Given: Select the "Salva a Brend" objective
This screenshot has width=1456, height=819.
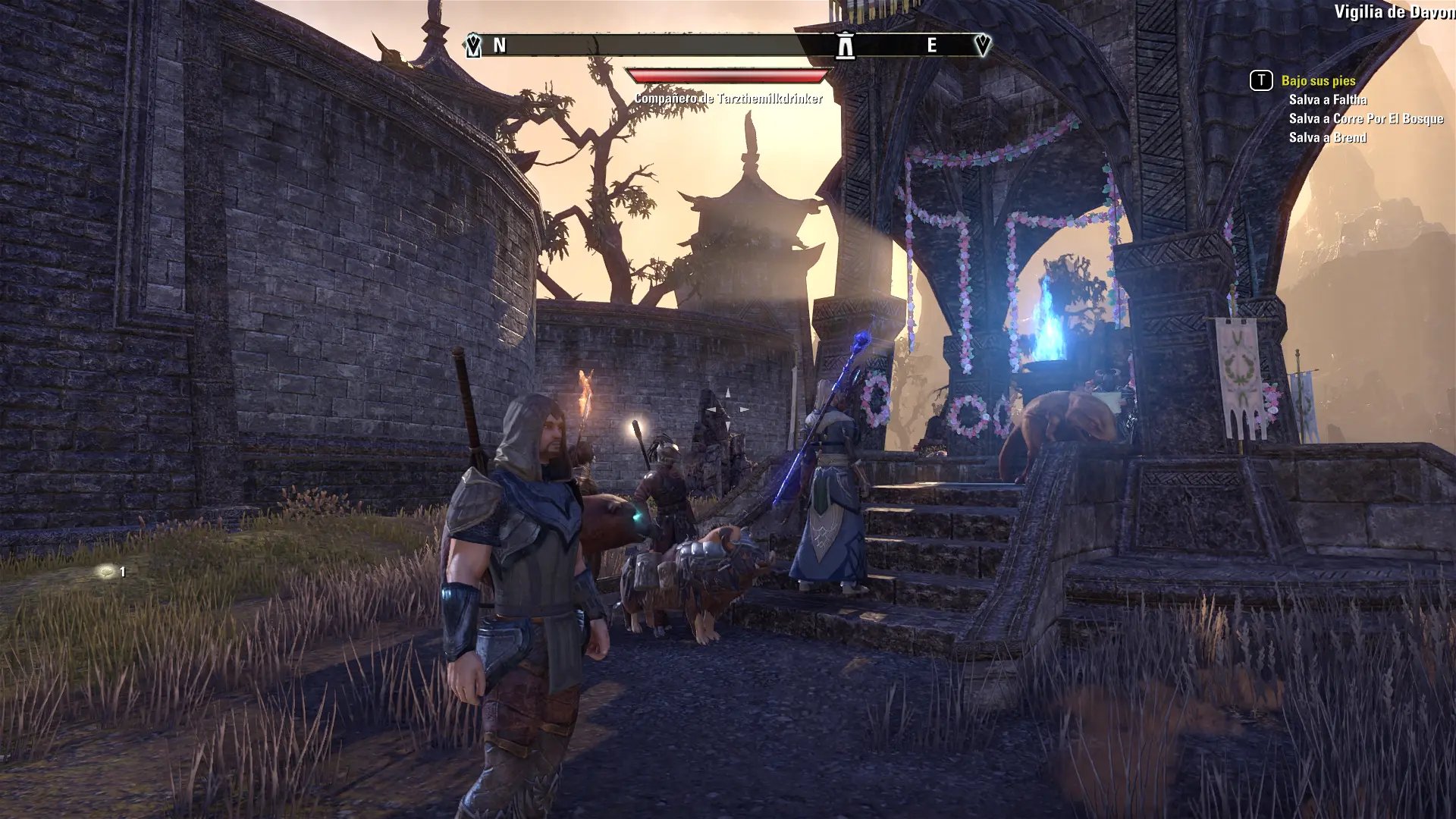Looking at the screenshot, I should [1327, 137].
